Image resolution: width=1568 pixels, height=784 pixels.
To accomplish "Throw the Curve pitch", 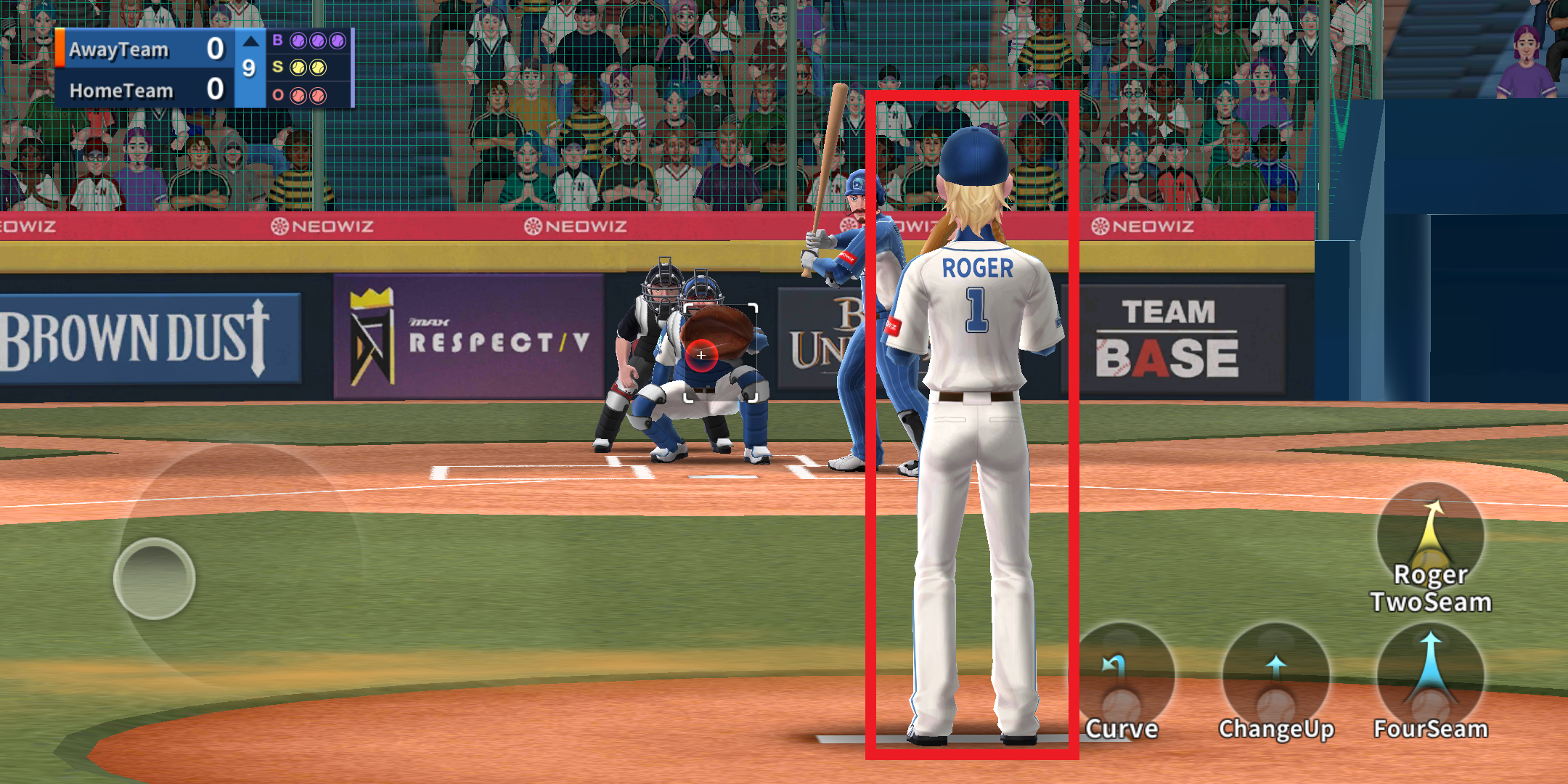I will pyautogui.click(x=1122, y=680).
